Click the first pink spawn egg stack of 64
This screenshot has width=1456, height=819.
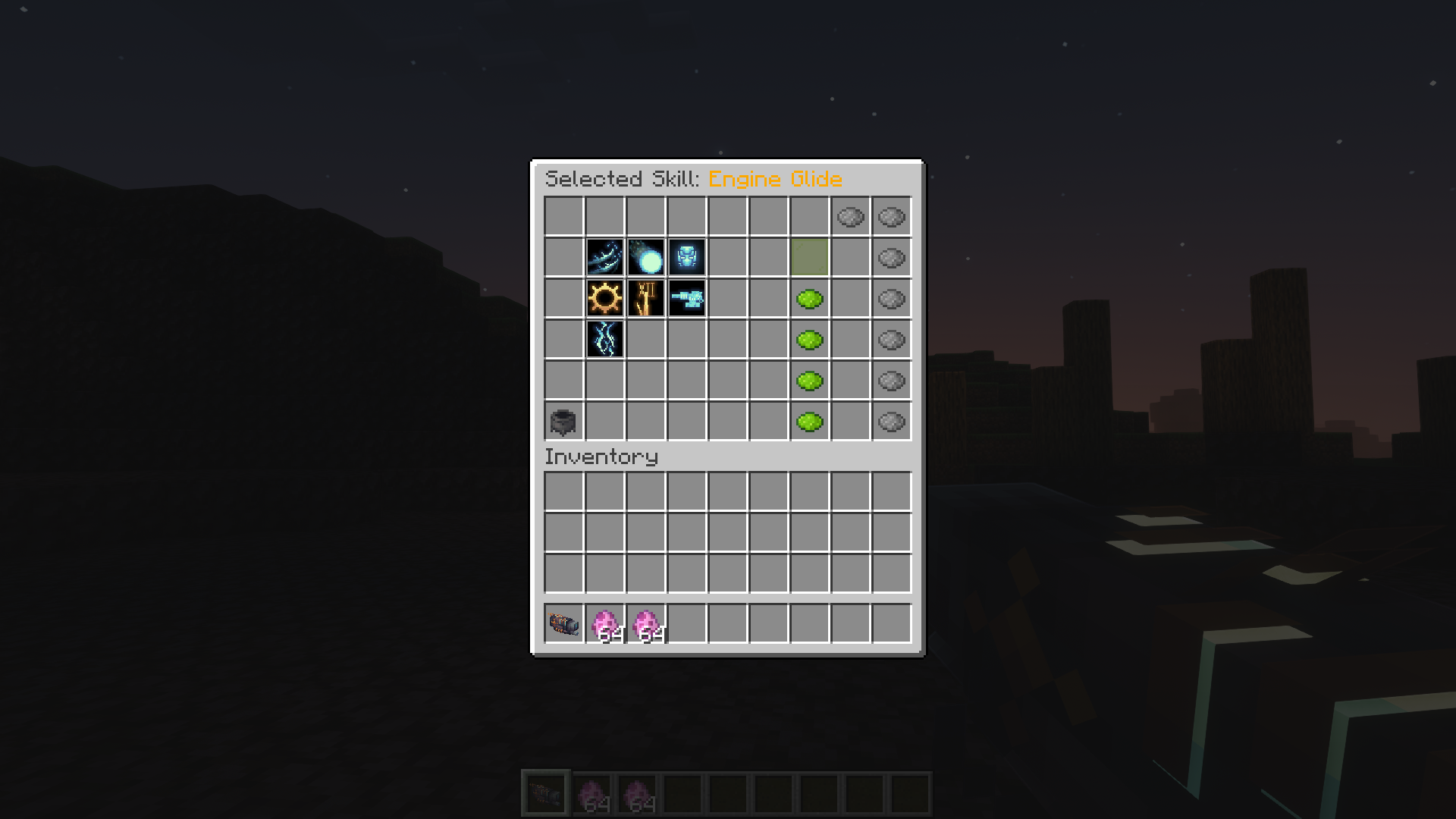coord(604,624)
